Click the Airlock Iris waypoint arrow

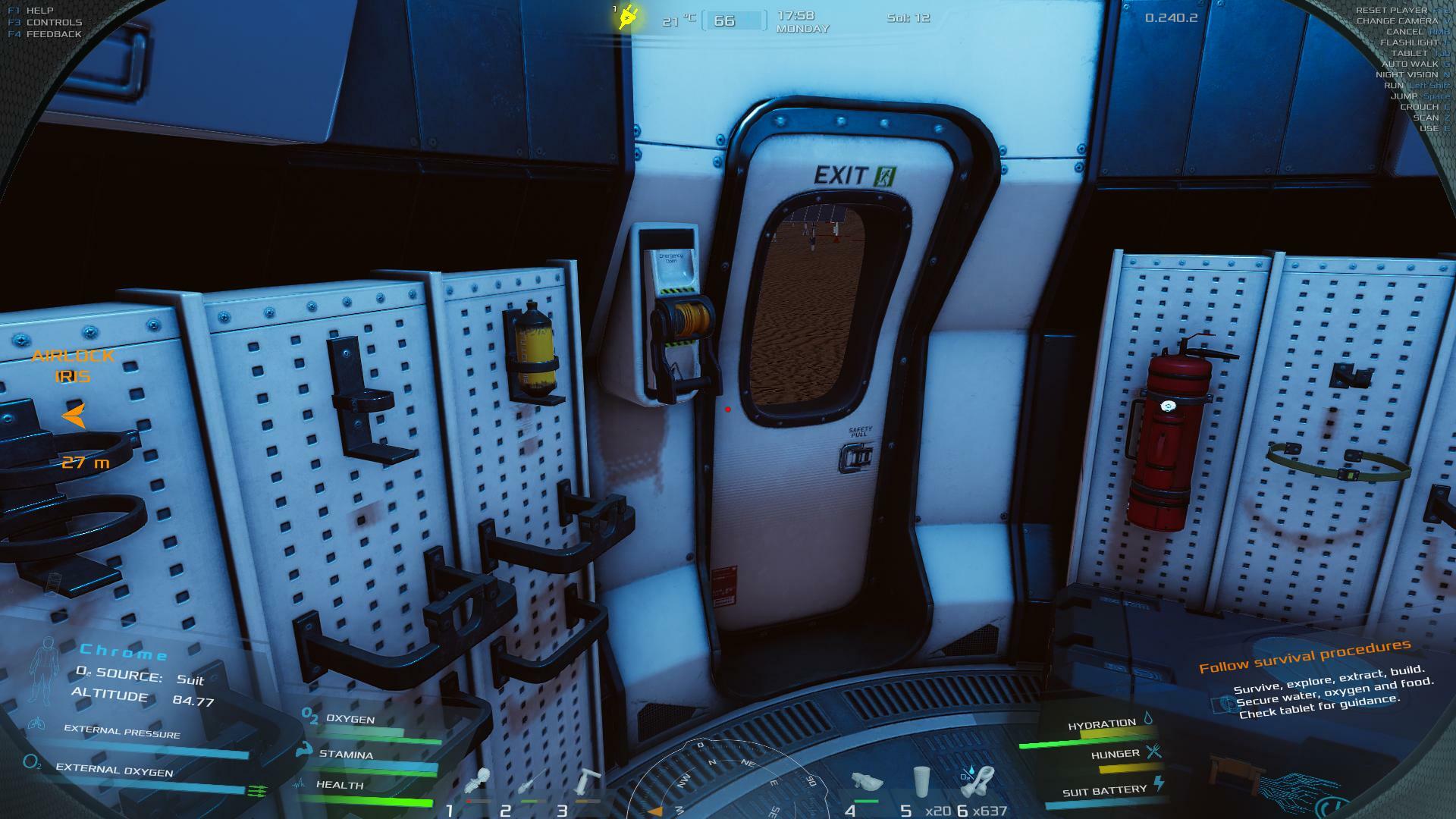pos(74,416)
